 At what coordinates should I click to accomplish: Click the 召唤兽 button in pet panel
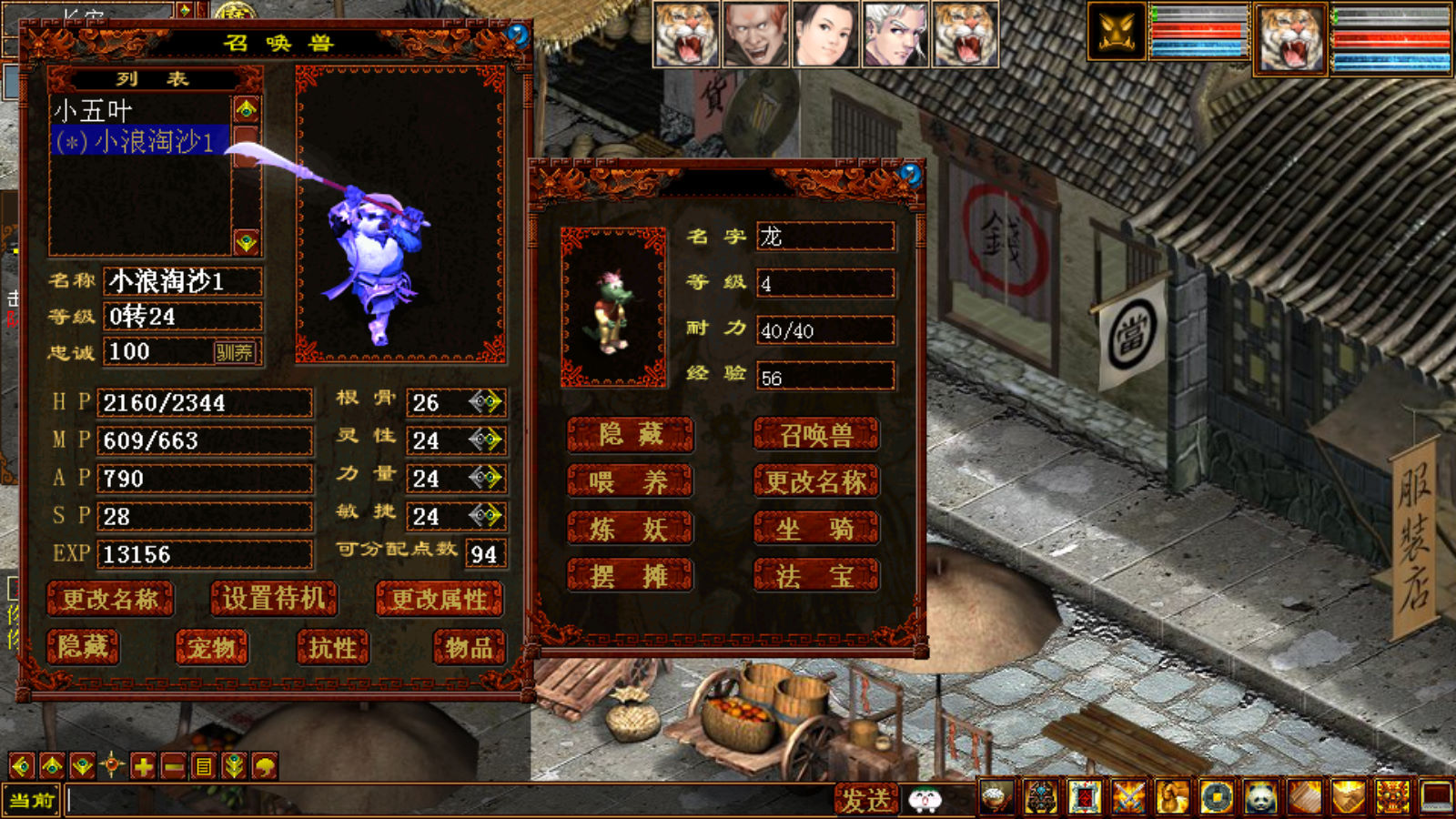816,435
